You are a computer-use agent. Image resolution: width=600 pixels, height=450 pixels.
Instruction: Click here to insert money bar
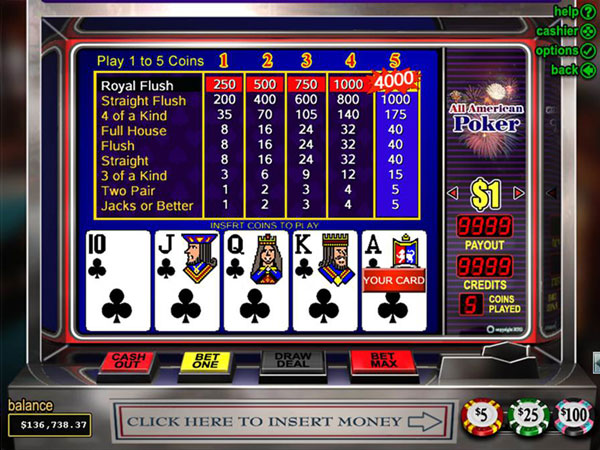(280, 422)
